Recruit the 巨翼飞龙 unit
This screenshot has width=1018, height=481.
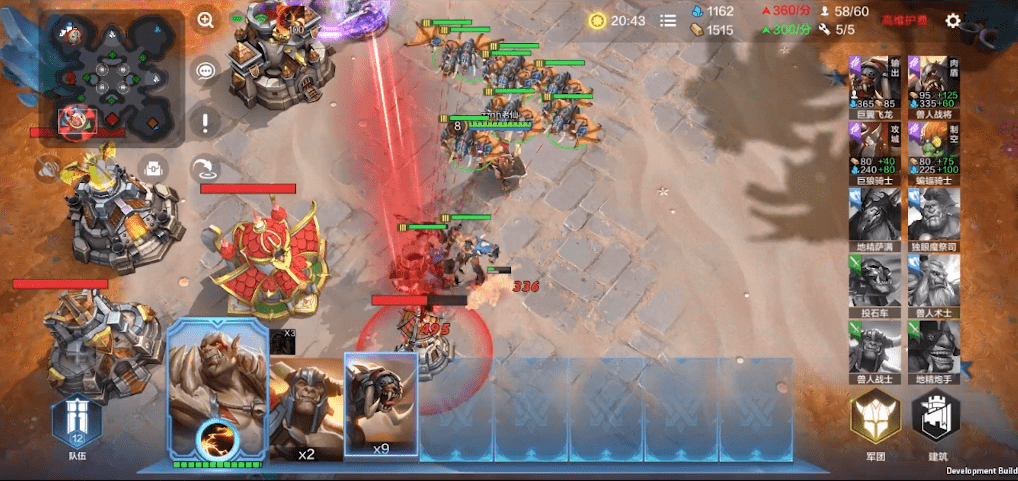(874, 84)
